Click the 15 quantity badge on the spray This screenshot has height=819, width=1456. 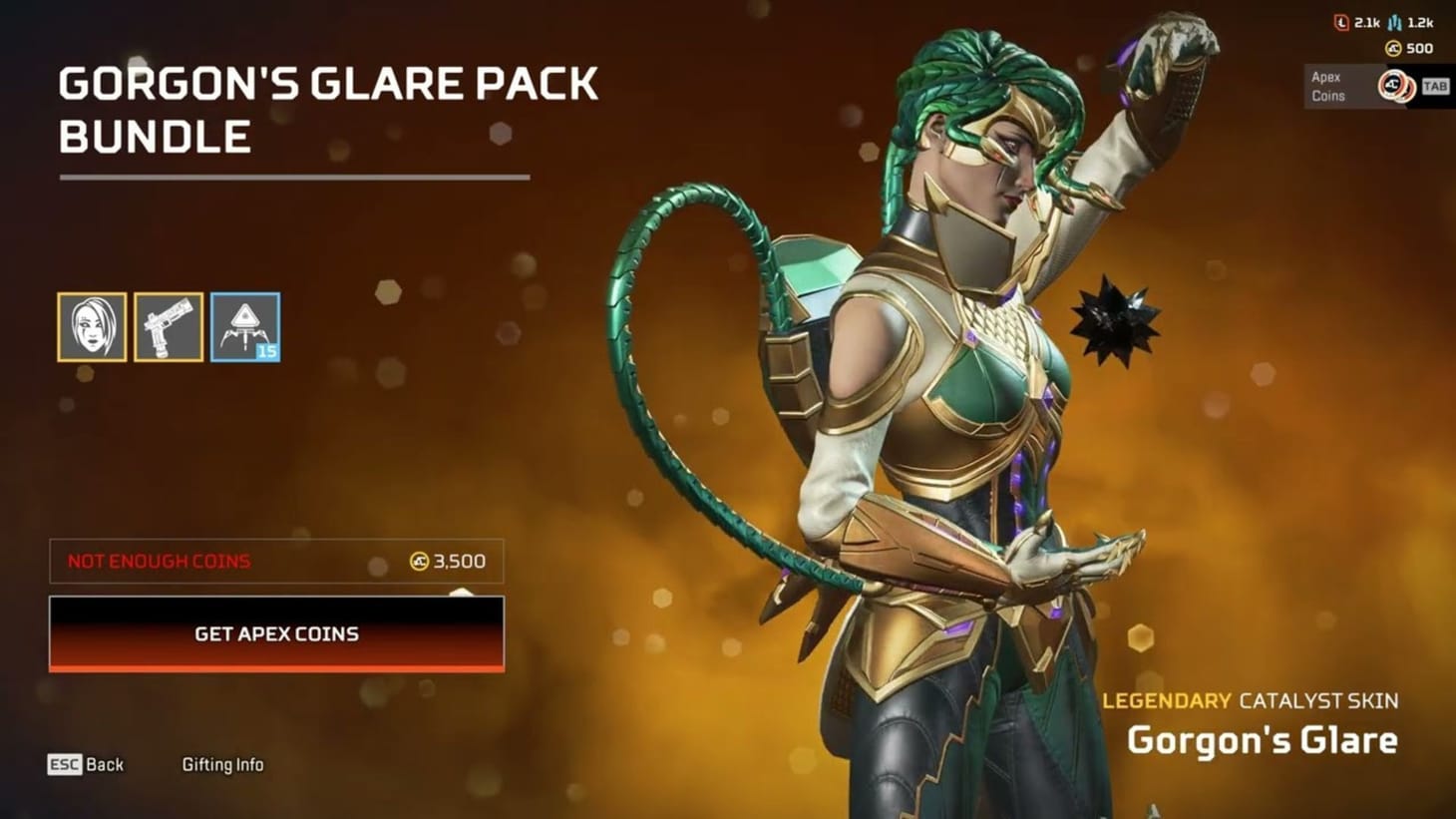[265, 350]
